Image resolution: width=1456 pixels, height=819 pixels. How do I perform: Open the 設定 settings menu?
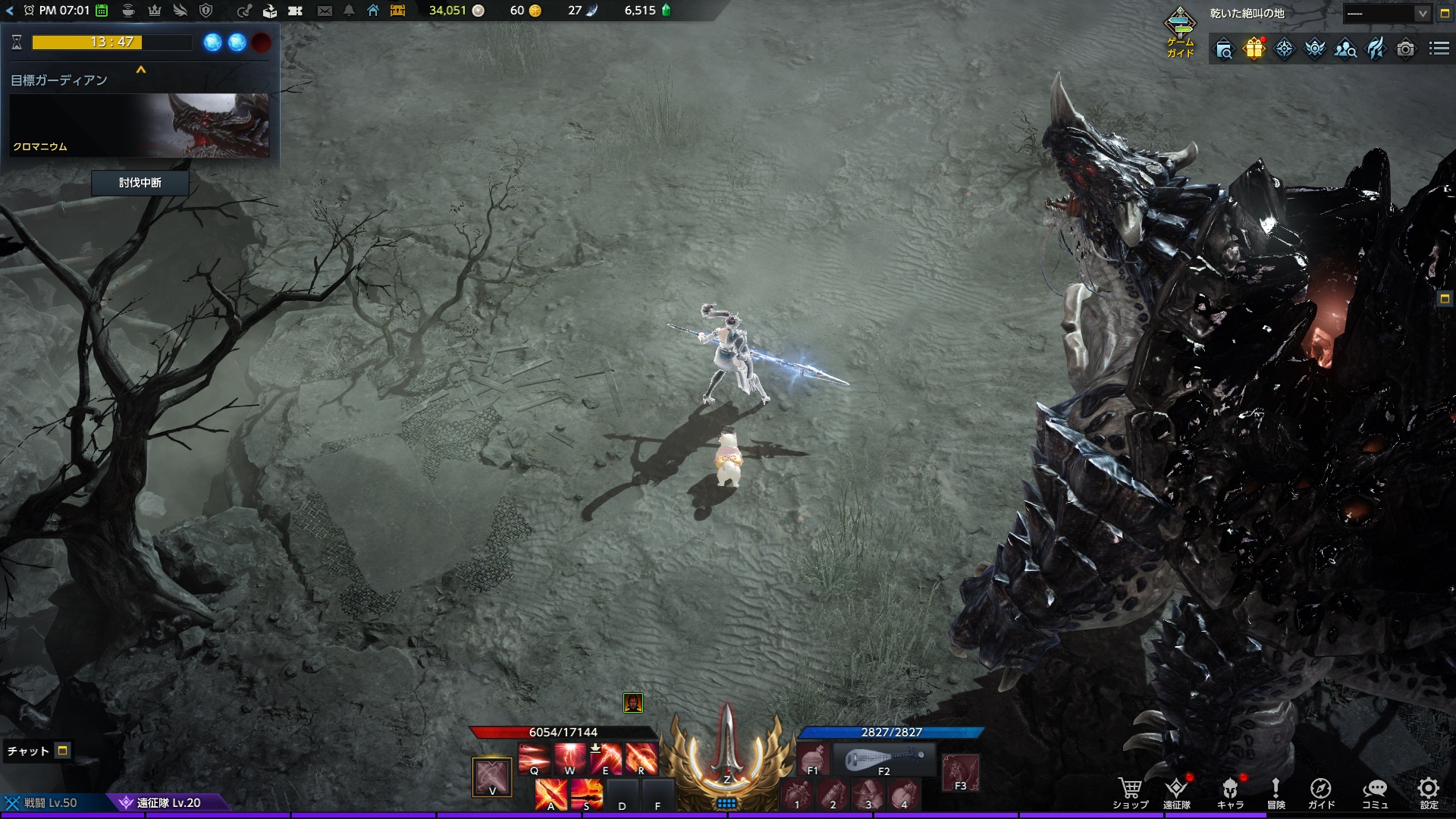coord(1429,792)
